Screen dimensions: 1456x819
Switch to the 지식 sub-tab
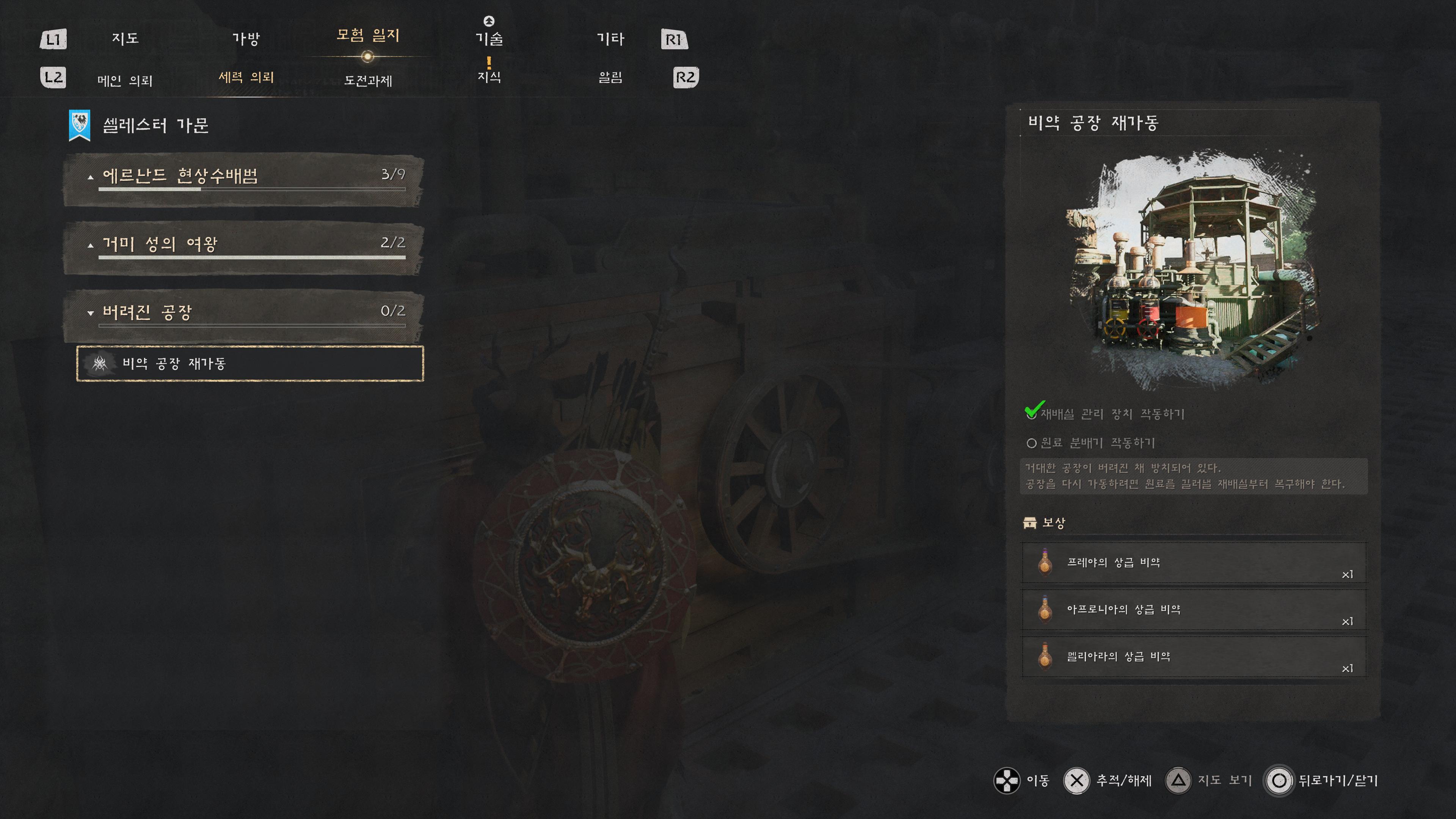pyautogui.click(x=489, y=77)
